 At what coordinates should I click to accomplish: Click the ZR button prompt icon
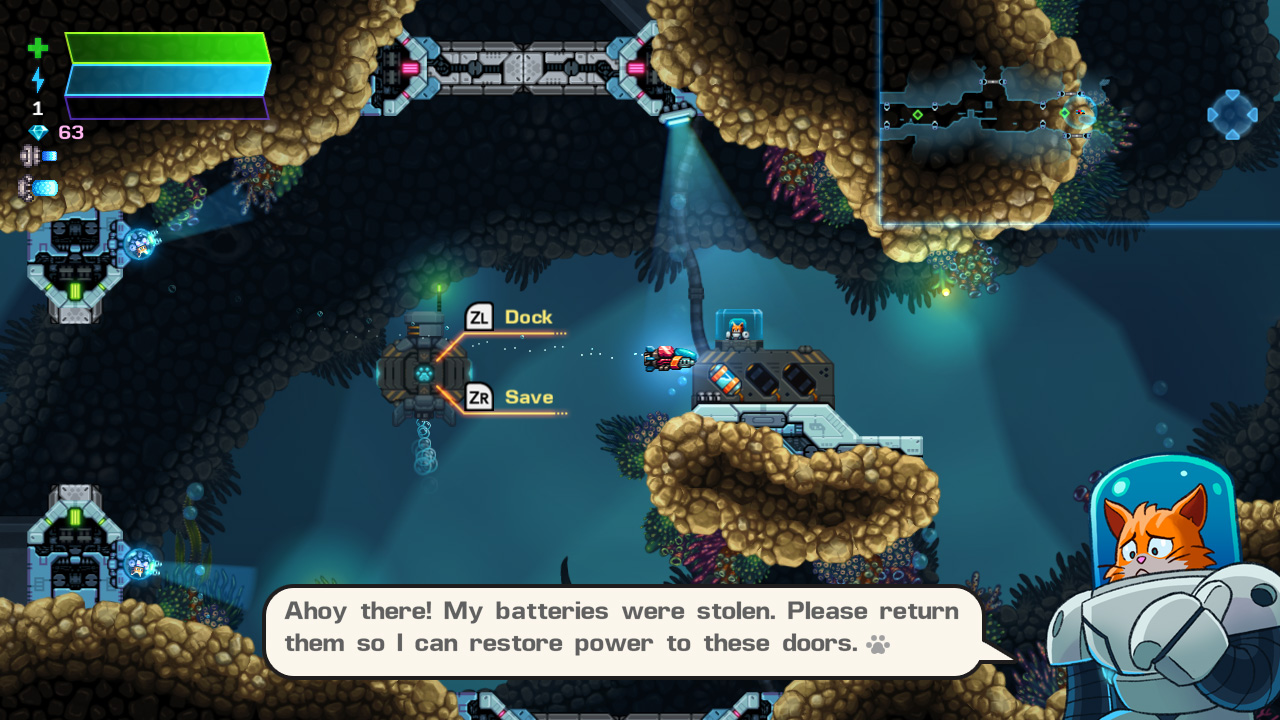pyautogui.click(x=480, y=396)
